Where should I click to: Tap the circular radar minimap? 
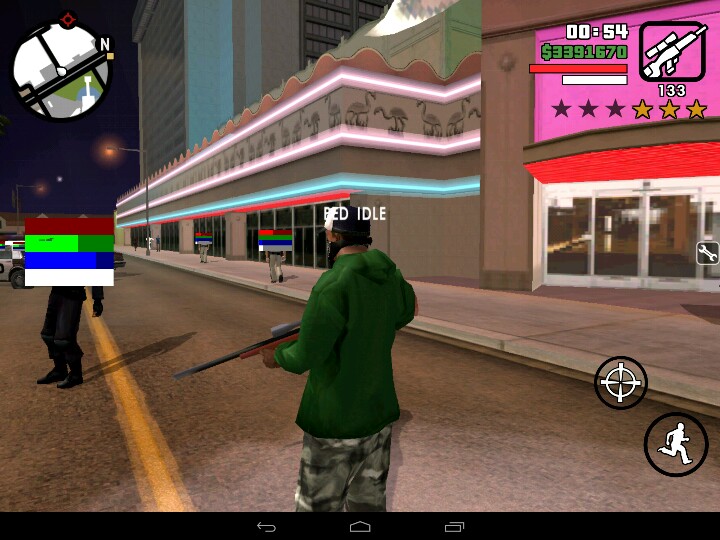[x=61, y=70]
